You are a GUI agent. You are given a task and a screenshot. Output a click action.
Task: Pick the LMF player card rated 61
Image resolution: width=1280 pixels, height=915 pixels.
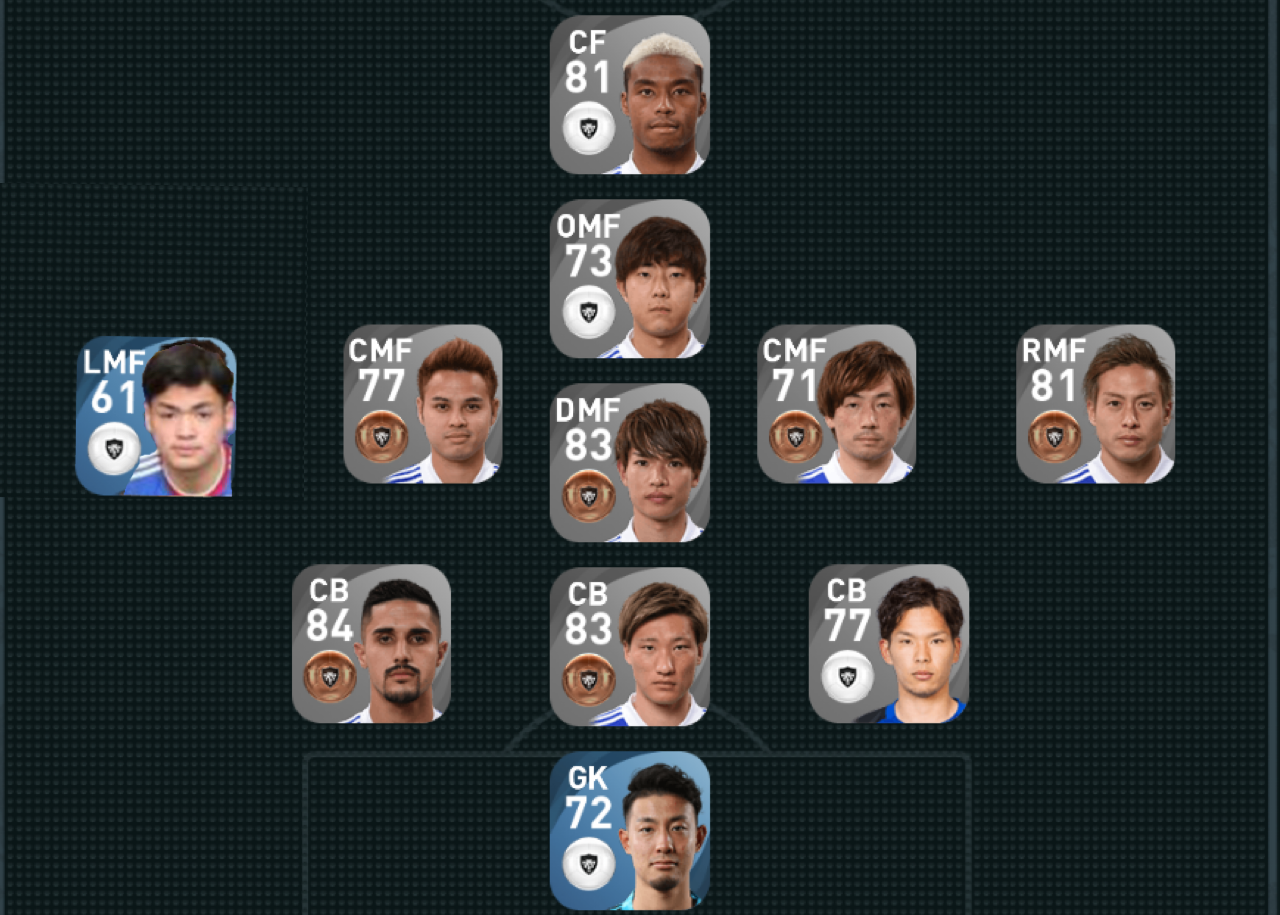point(156,416)
